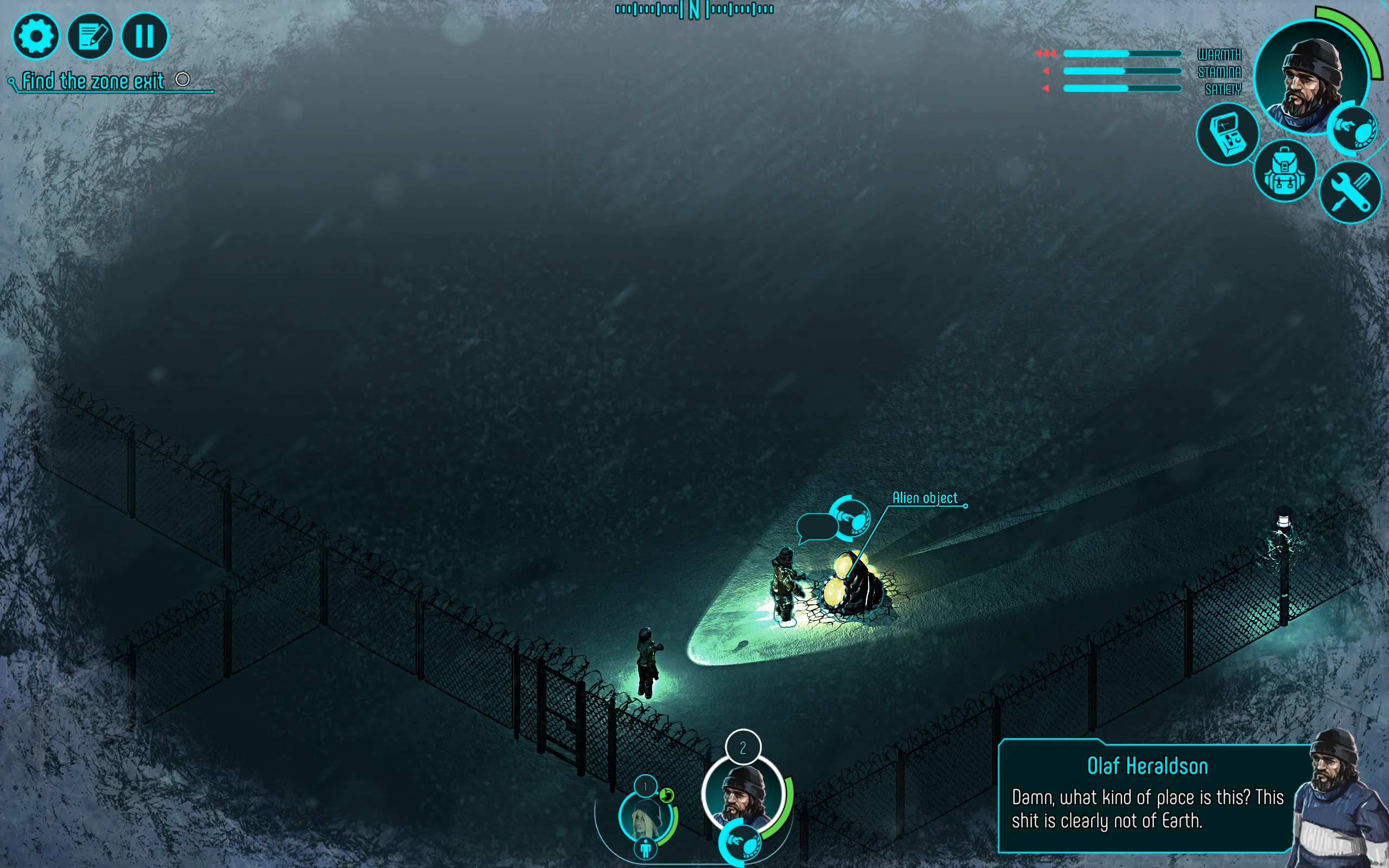
Task: Open the gear settings menu
Action: point(36,36)
